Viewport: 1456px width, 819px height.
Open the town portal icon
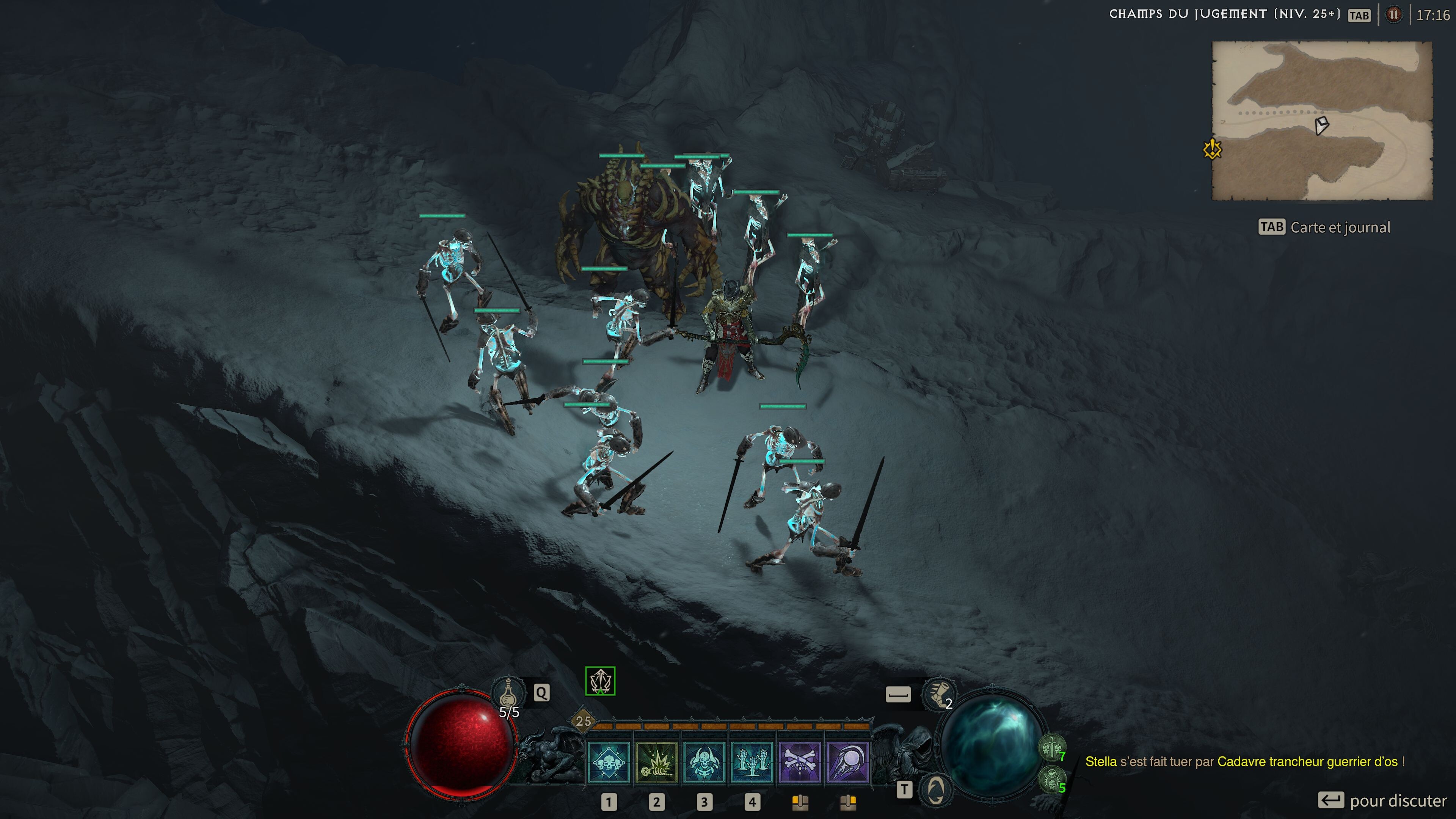(935, 789)
